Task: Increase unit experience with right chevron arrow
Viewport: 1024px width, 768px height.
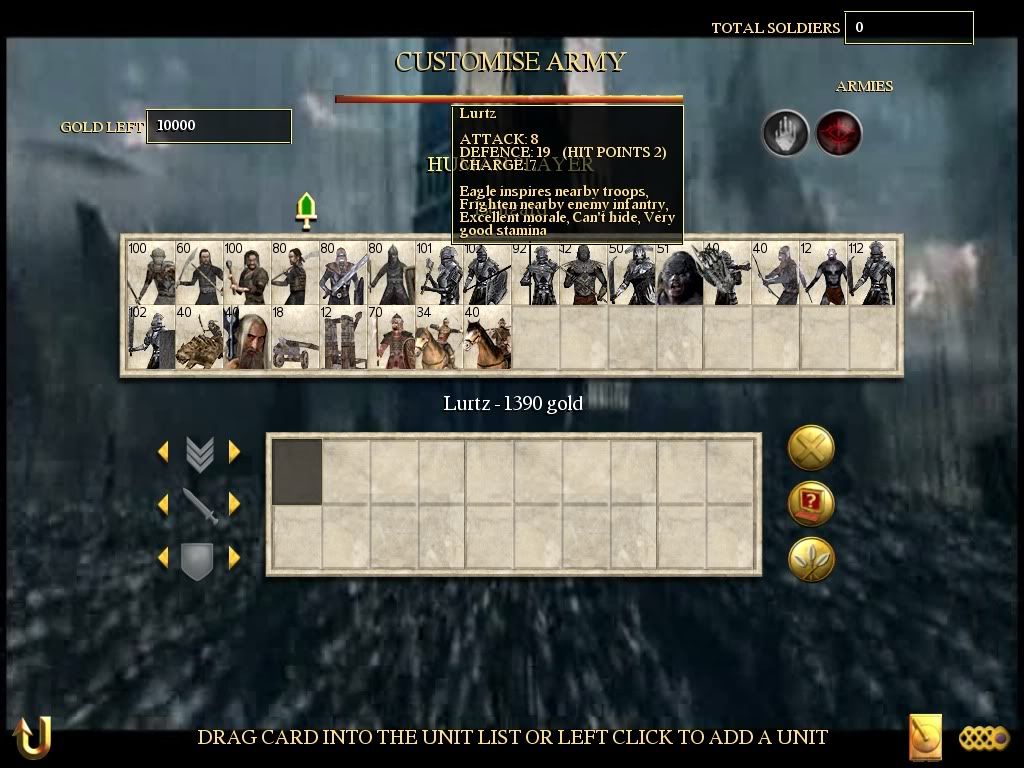Action: click(234, 452)
